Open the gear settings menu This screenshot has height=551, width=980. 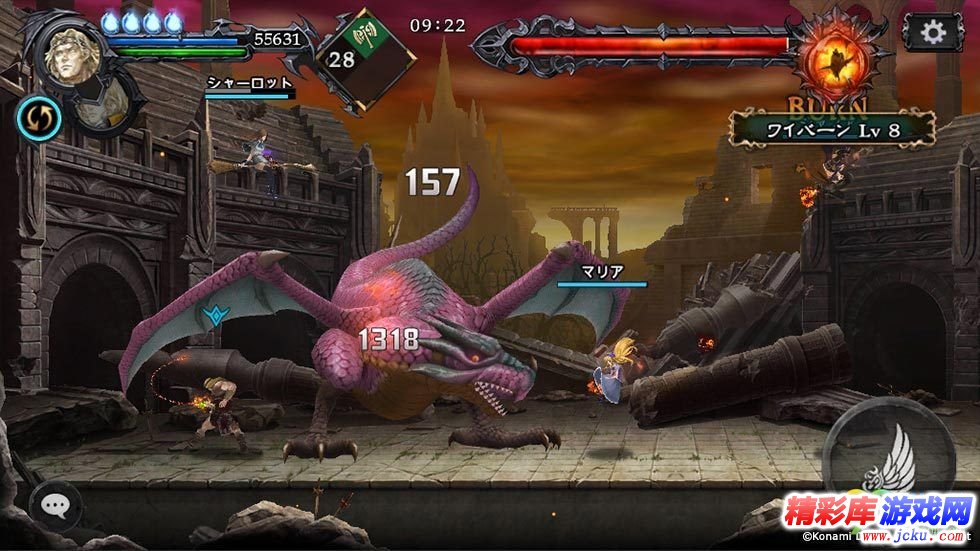pos(933,32)
